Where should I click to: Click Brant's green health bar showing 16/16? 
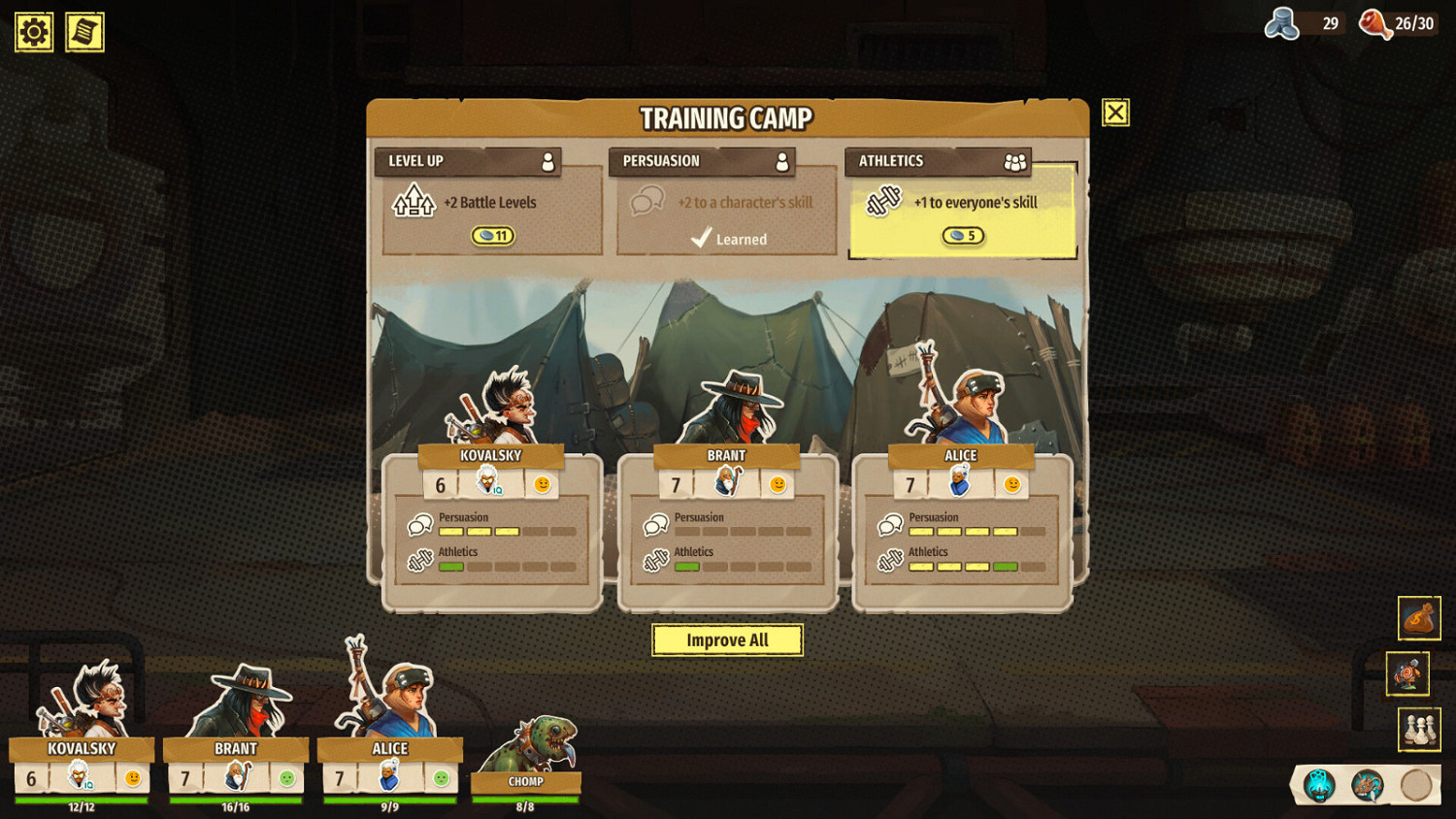point(236,798)
